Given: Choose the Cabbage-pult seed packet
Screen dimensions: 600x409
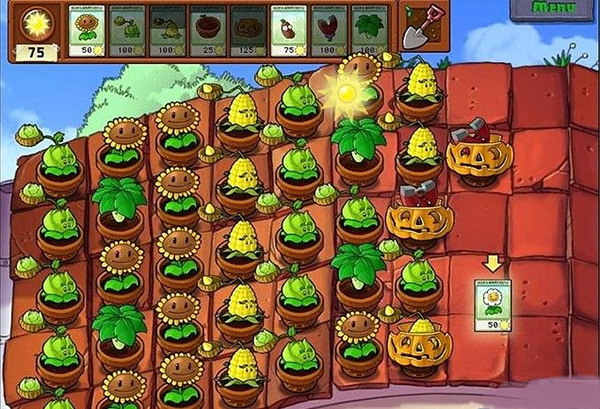Looking at the screenshot, I should [129, 31].
